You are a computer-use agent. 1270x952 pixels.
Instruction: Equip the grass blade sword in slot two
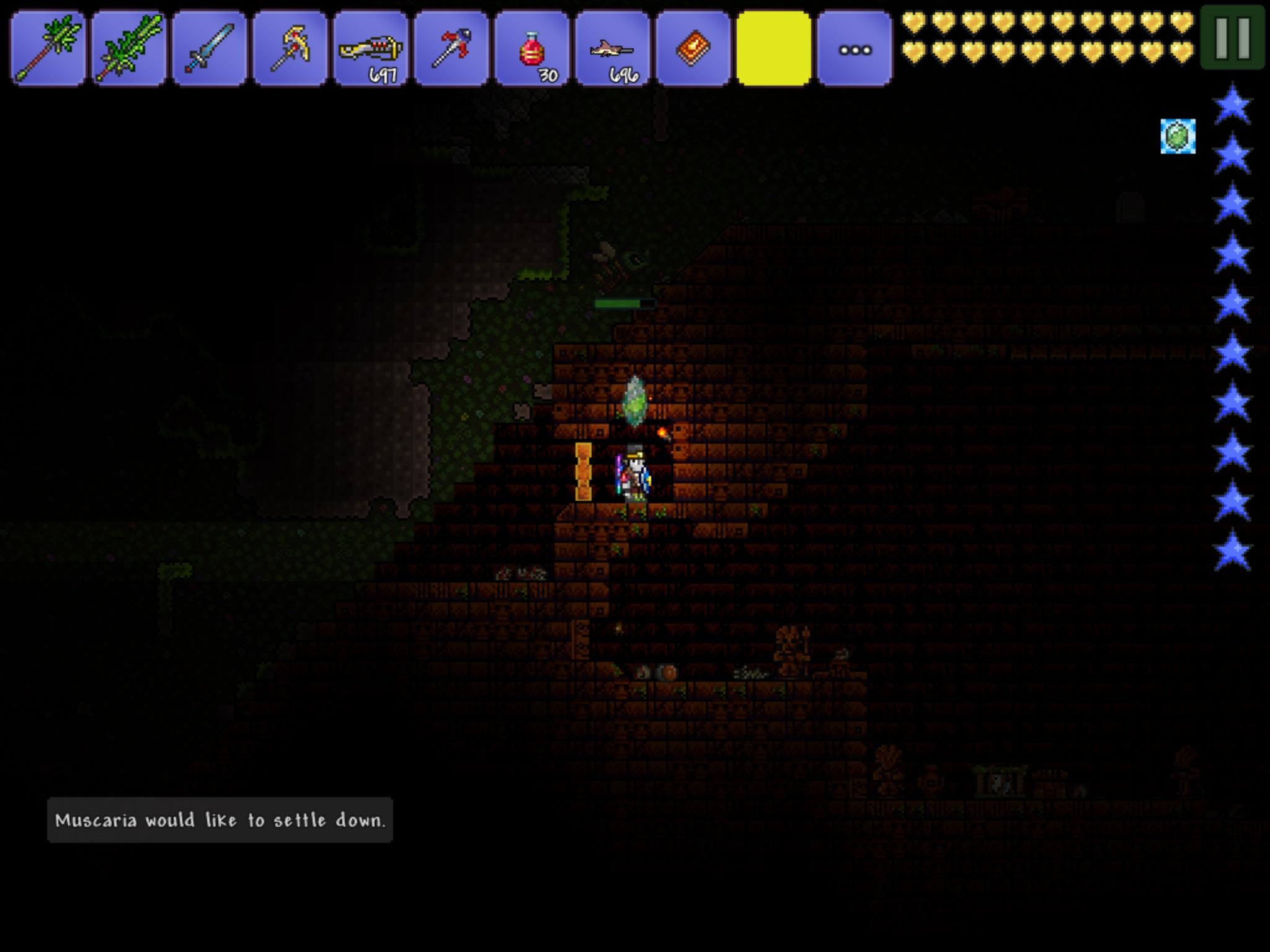pyautogui.click(x=128, y=45)
